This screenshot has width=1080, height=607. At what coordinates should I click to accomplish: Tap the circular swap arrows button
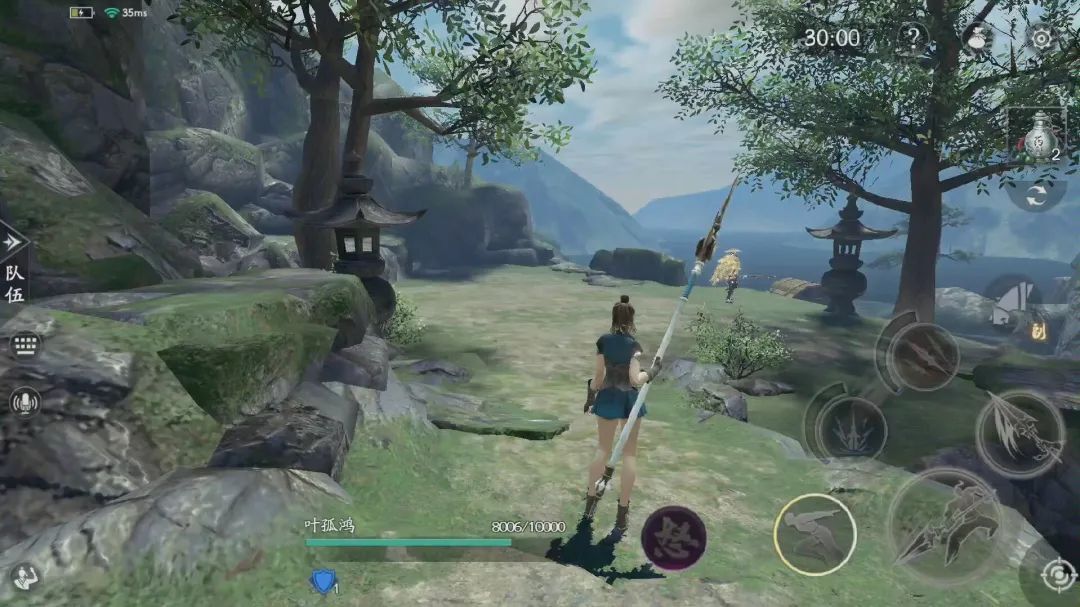pyautogui.click(x=1036, y=192)
